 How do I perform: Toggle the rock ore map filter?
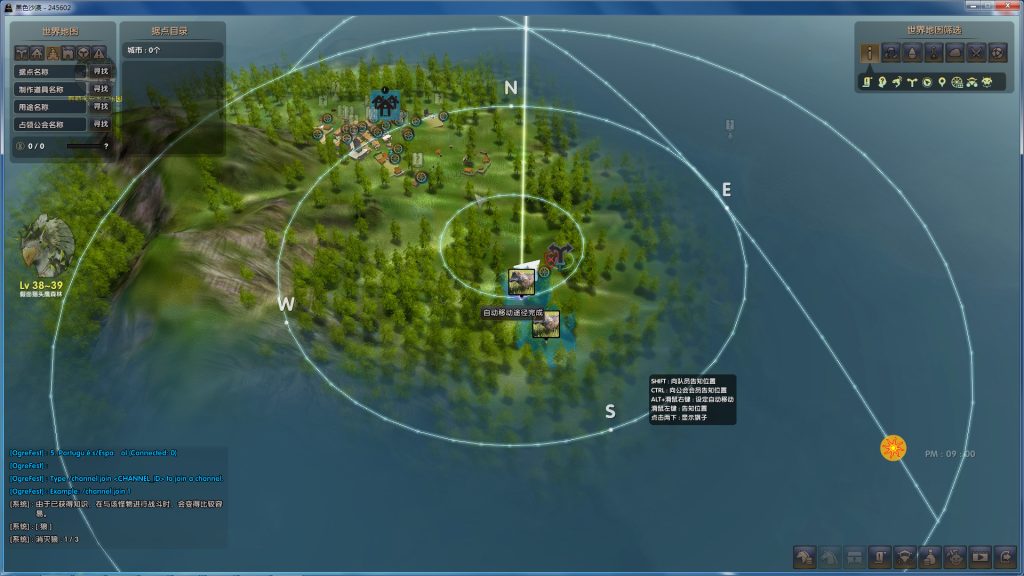pos(955,53)
